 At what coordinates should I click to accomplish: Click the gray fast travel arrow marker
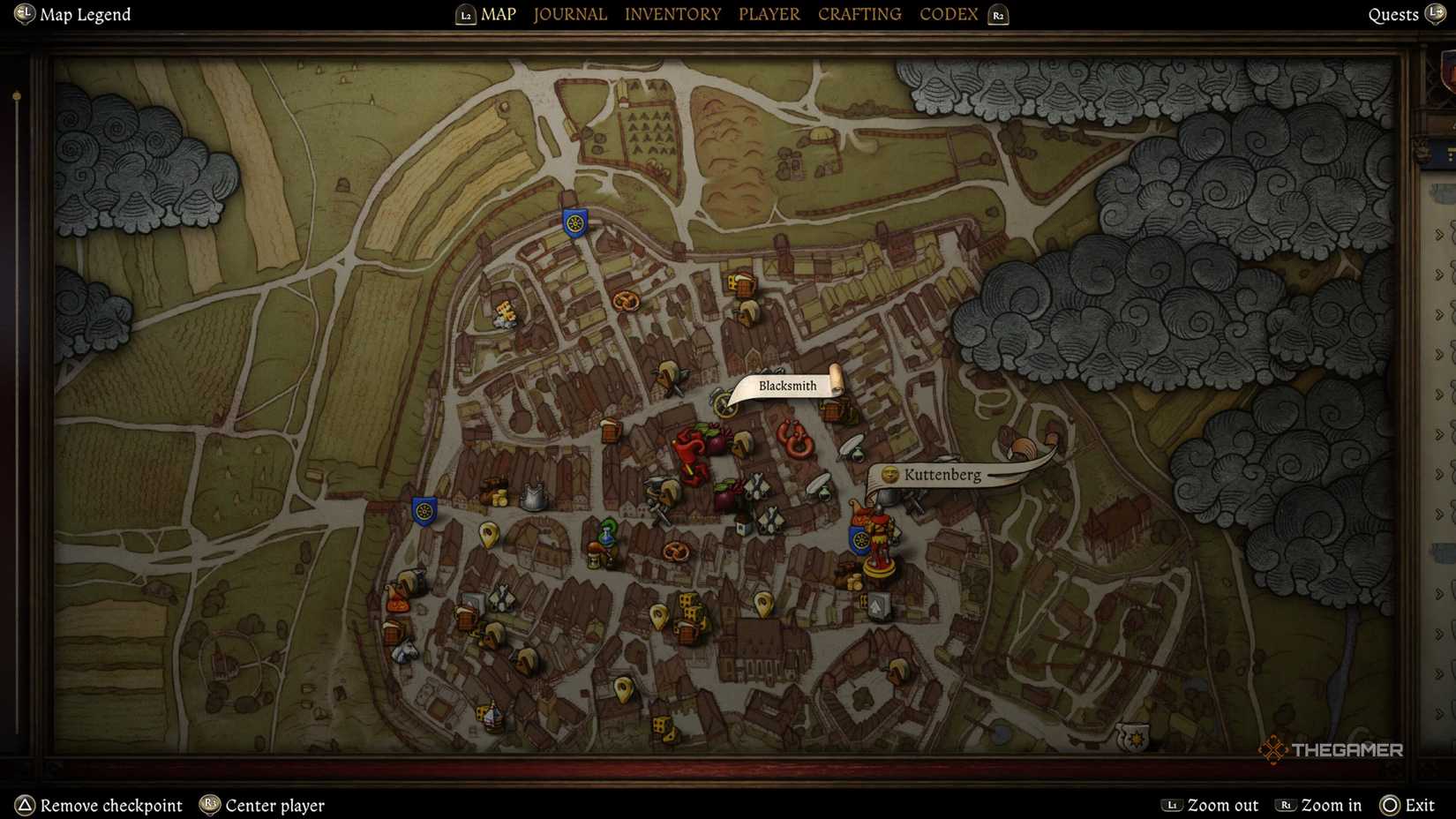point(877,606)
